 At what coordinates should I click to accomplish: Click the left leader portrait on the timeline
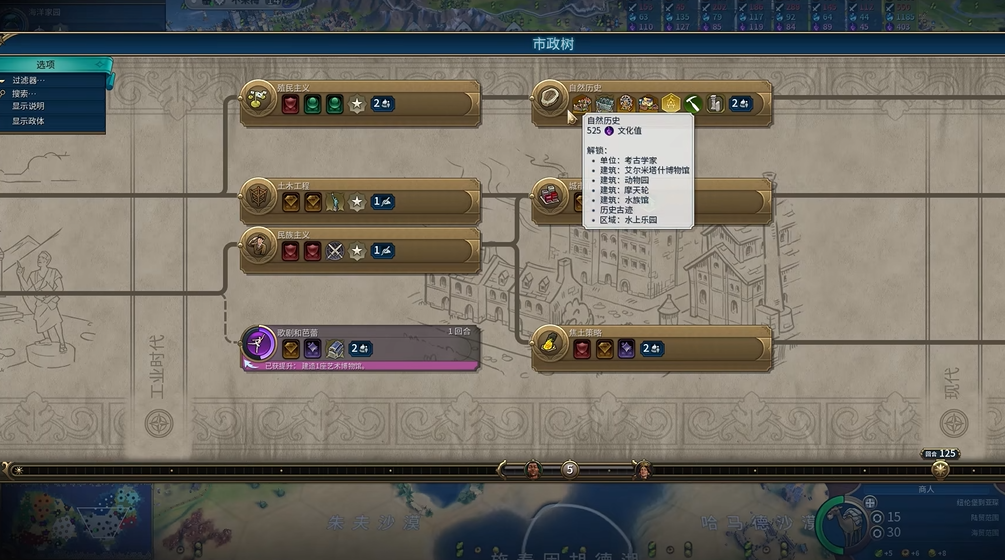click(533, 469)
